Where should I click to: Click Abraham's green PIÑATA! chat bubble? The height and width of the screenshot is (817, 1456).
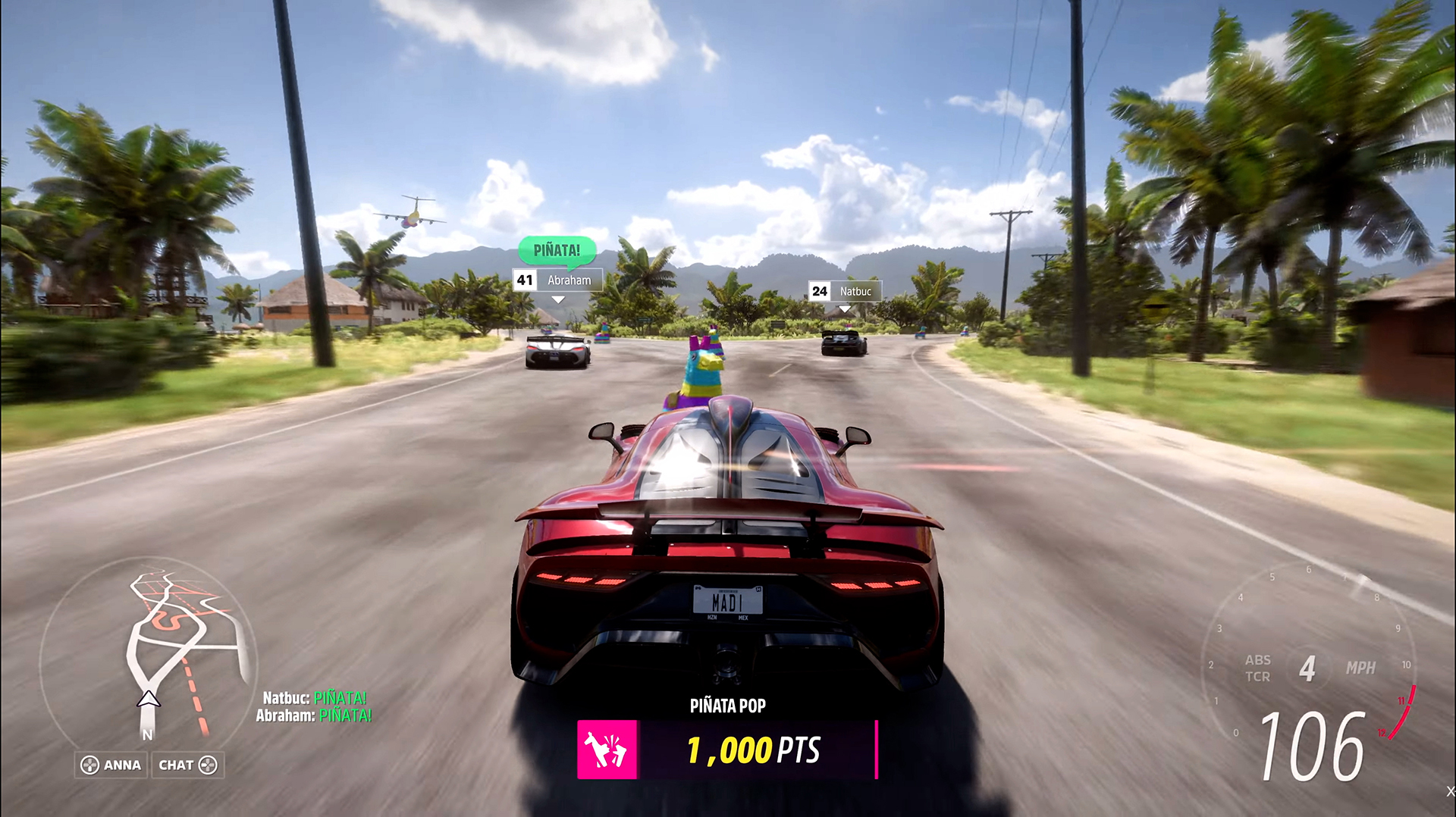tap(557, 250)
